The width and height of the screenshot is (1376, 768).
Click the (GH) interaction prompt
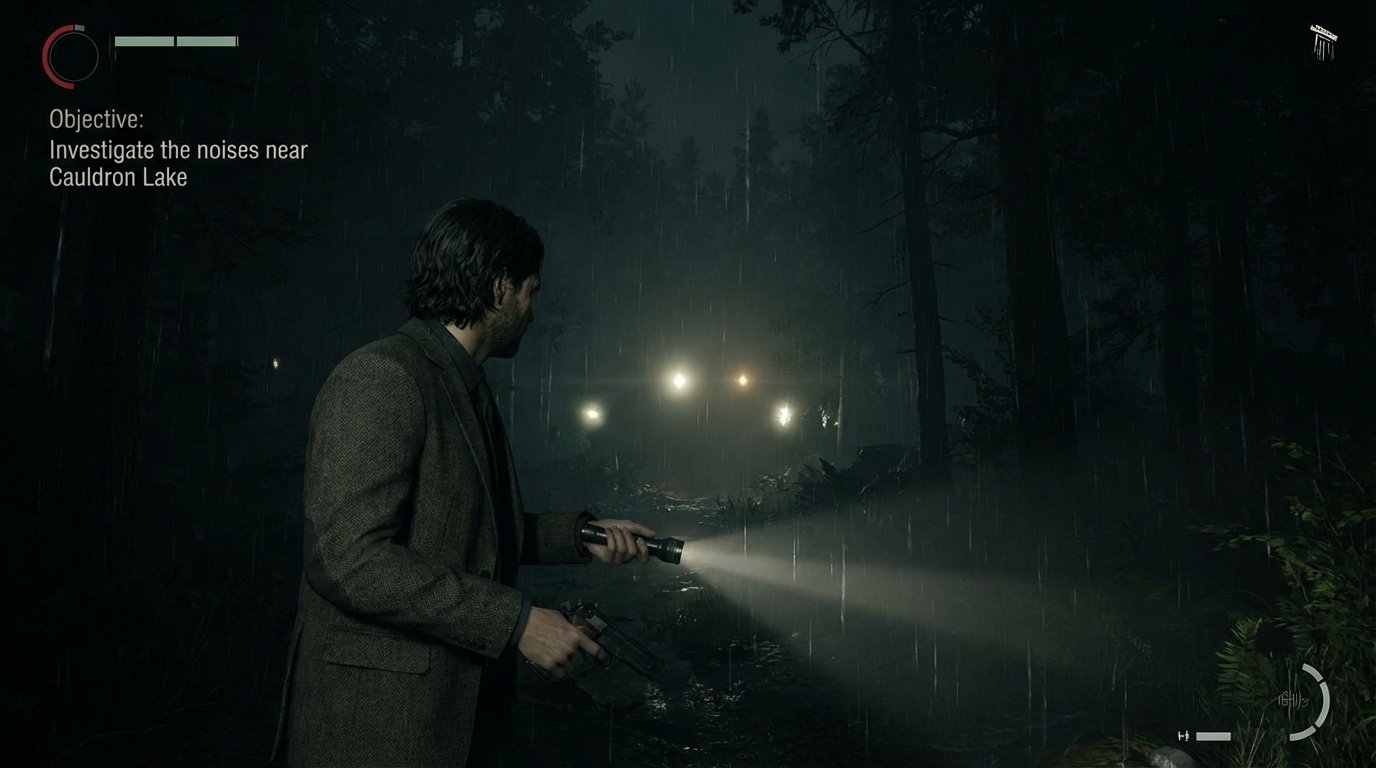(1289, 699)
